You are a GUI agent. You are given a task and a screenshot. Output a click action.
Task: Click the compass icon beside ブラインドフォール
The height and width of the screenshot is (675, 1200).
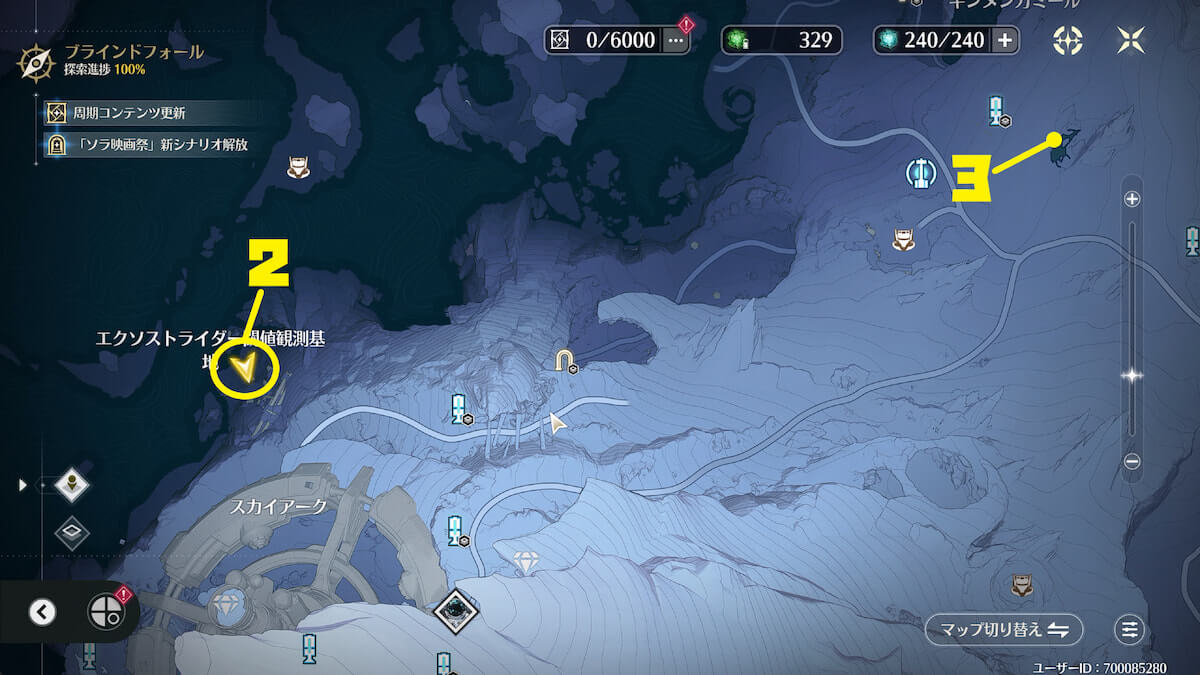[x=36, y=61]
